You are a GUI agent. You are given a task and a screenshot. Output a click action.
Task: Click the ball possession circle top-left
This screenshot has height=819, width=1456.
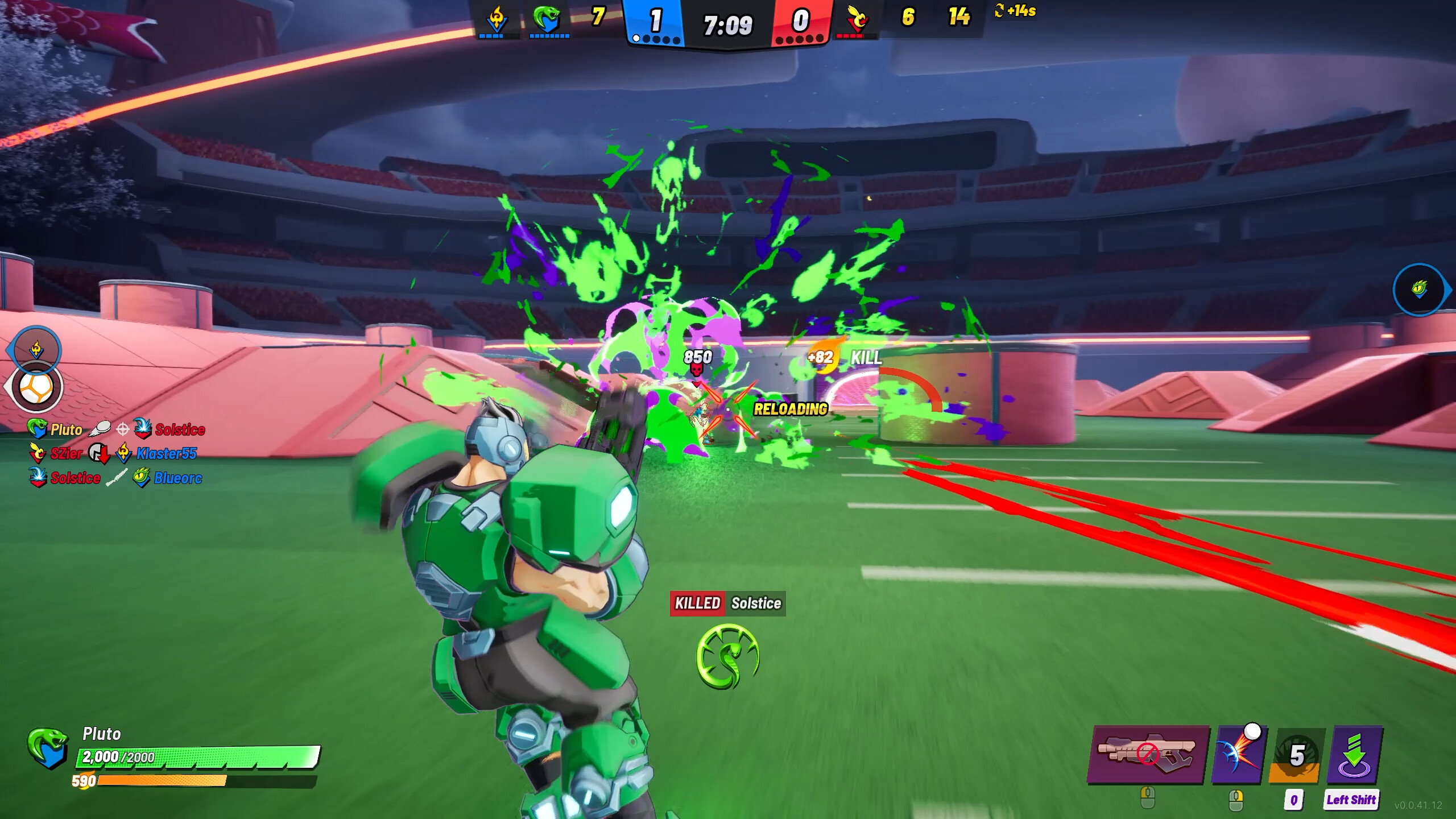tap(36, 388)
